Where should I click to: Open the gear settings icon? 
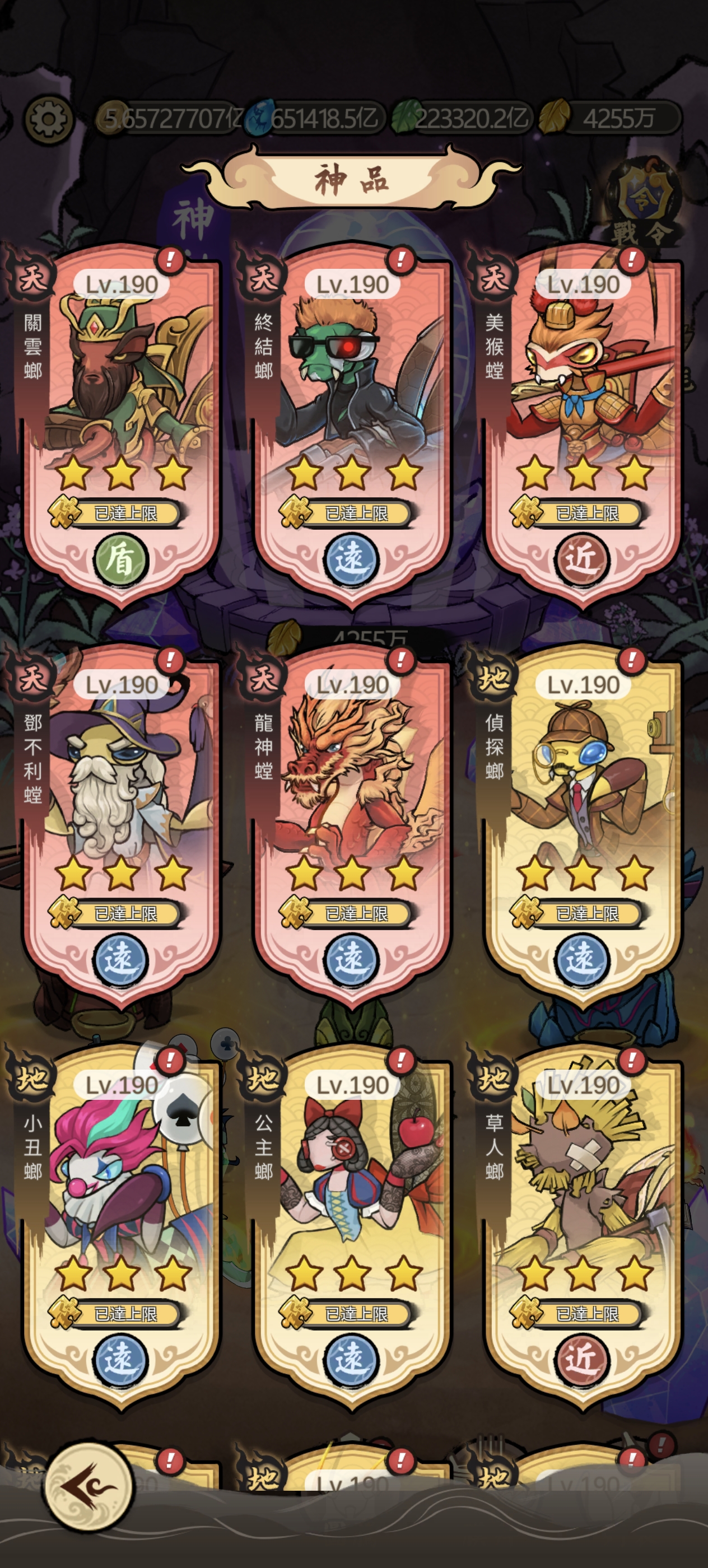[48, 119]
